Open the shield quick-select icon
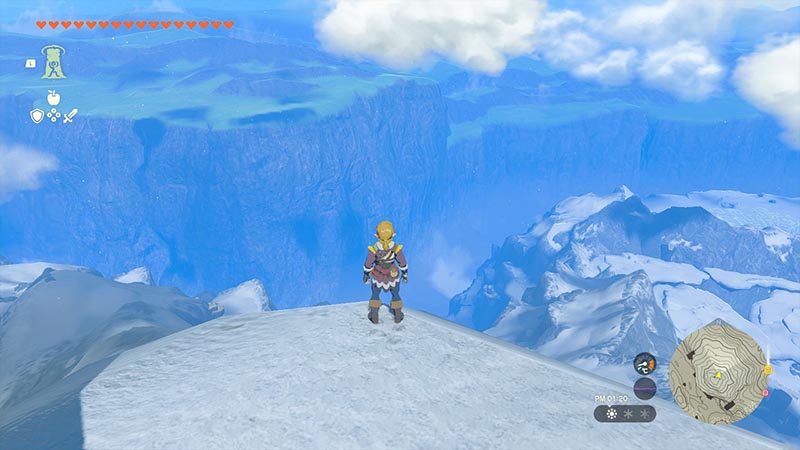Screen dimensions: 800x450 pyautogui.click(x=36, y=116)
